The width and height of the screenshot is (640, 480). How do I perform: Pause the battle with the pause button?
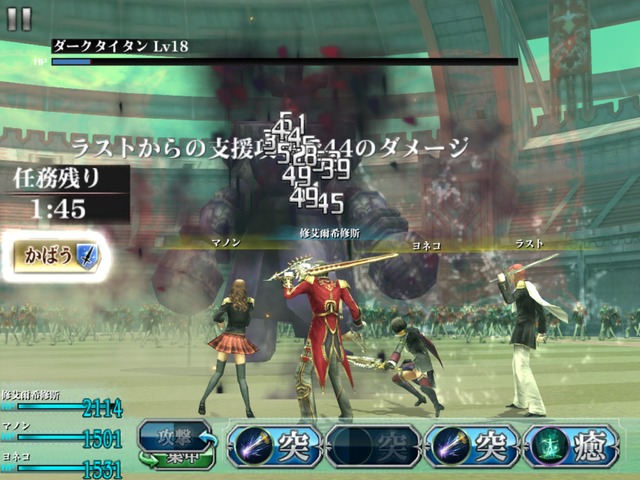point(19,18)
